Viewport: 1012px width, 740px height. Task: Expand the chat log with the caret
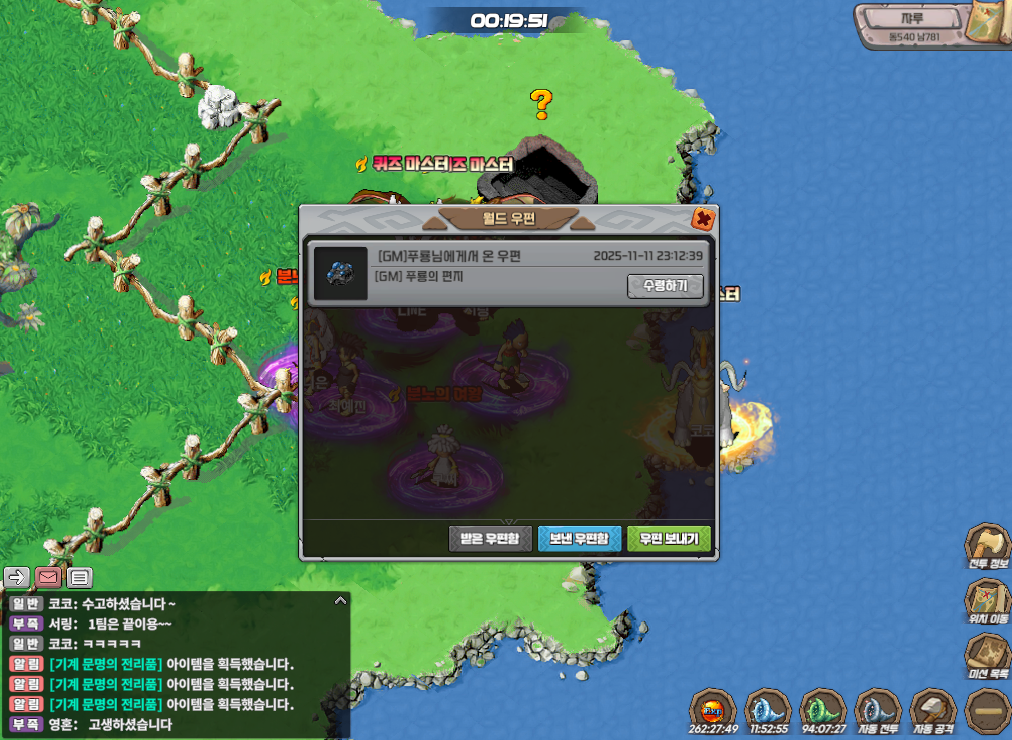340,601
